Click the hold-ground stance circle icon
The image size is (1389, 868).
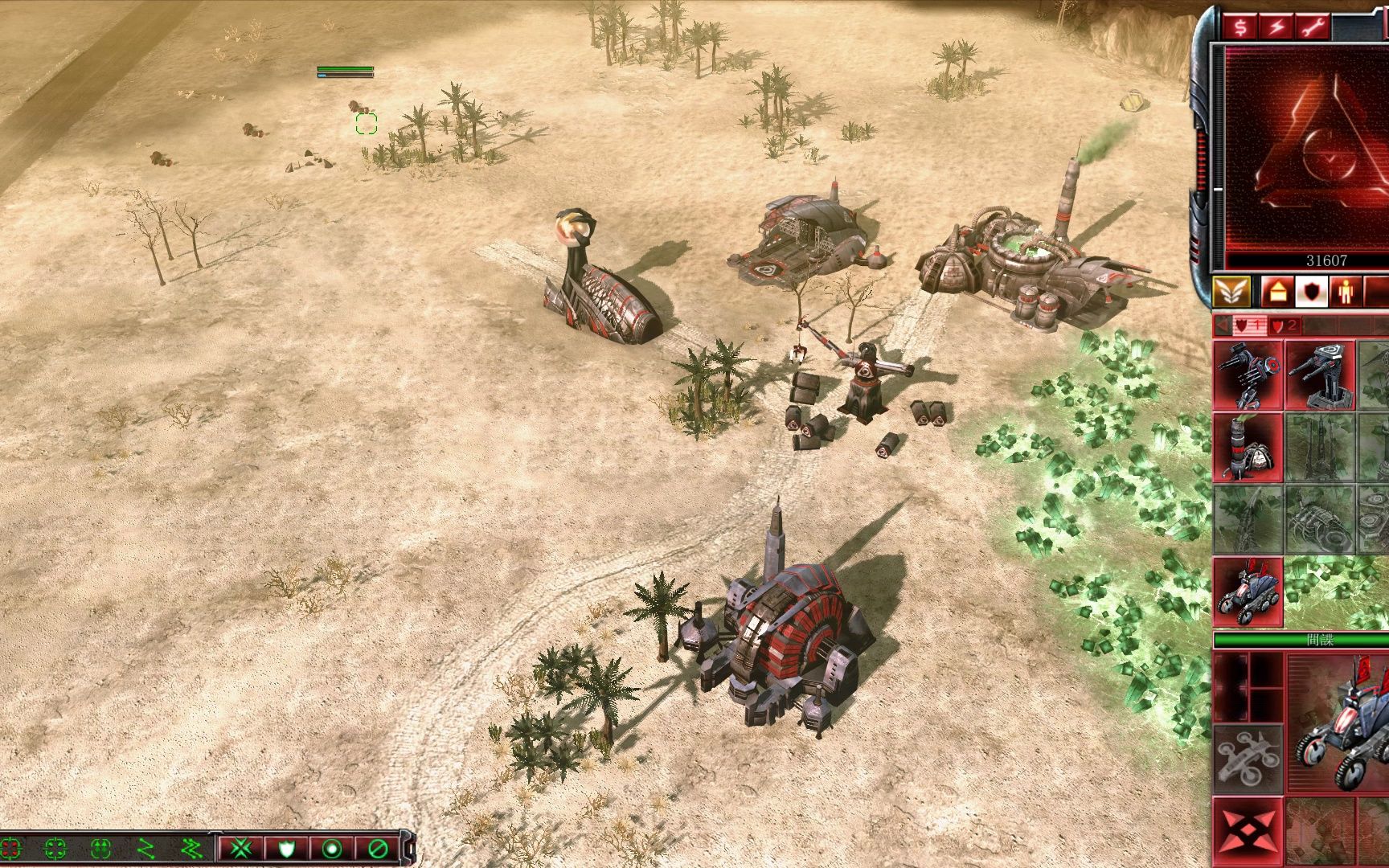333,849
